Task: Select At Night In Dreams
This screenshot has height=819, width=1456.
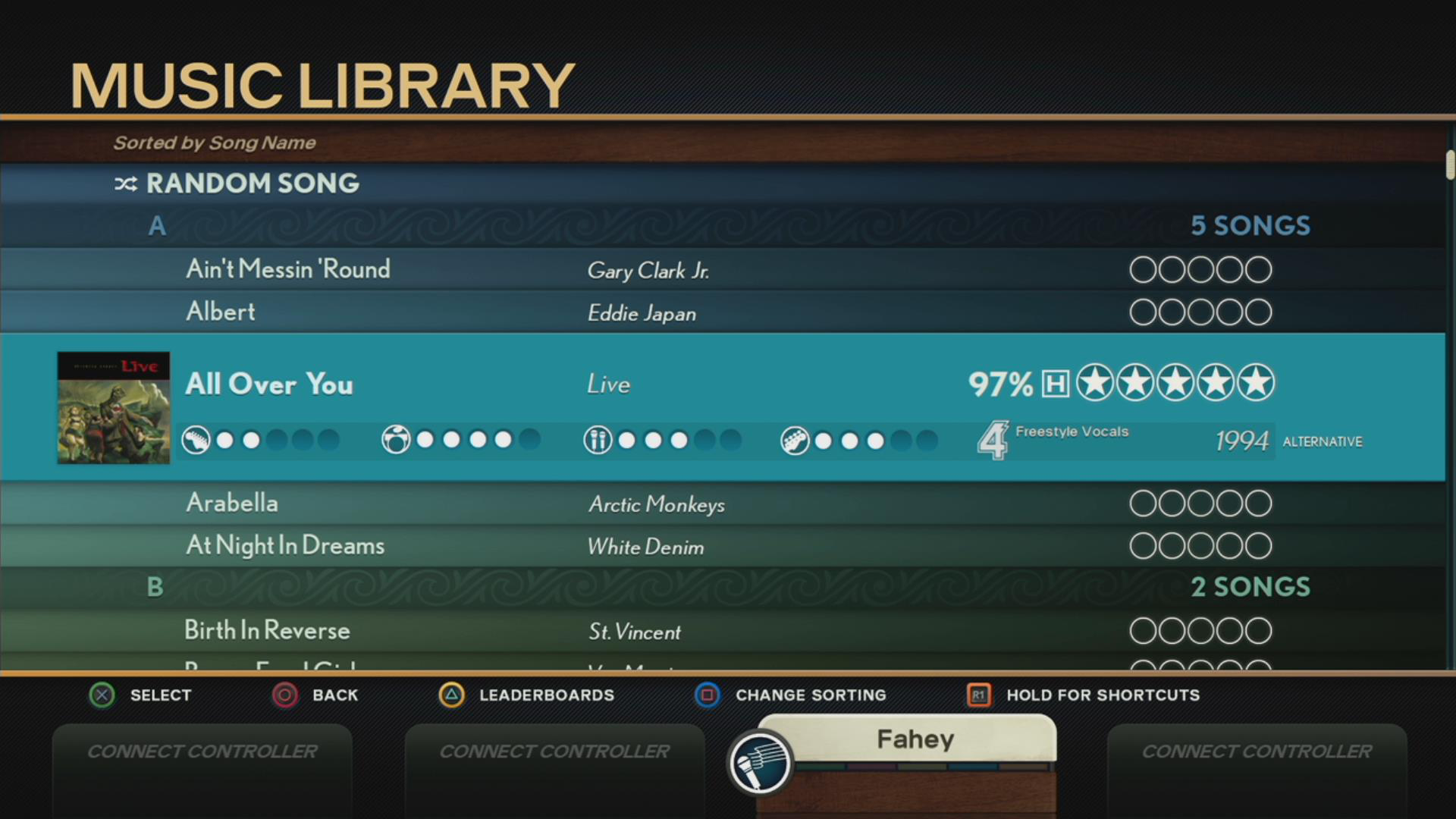Action: coord(285,545)
